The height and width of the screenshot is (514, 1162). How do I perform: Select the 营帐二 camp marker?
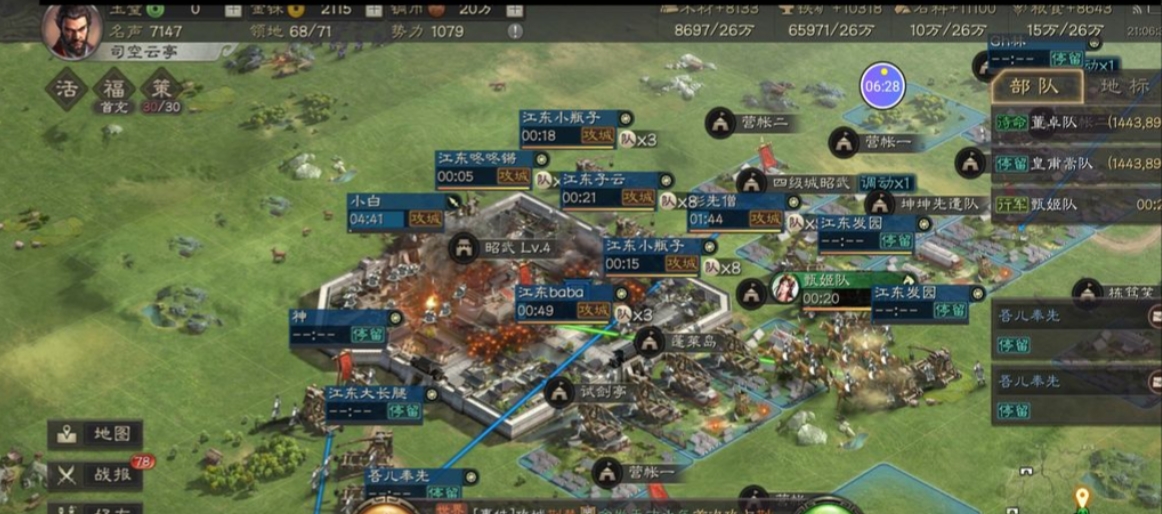pyautogui.click(x=752, y=123)
